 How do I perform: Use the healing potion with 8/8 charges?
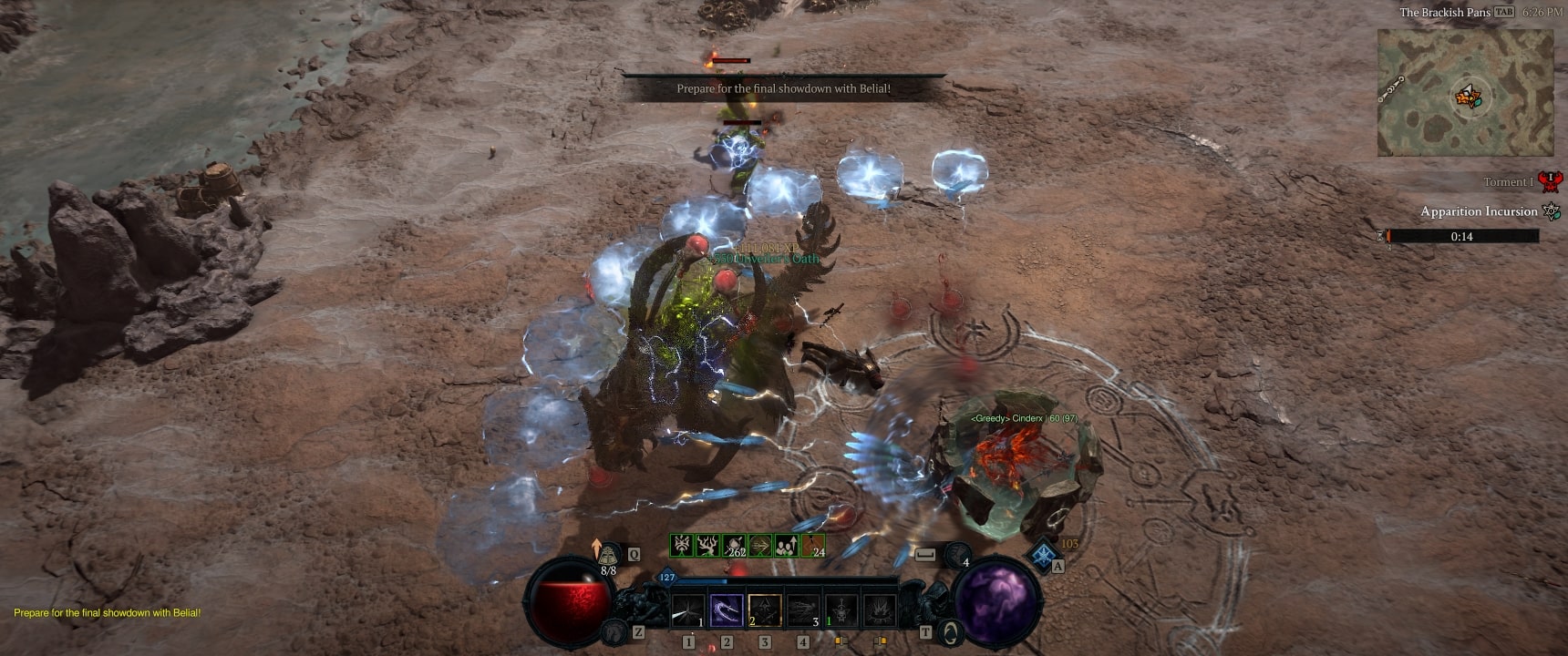pos(608,555)
